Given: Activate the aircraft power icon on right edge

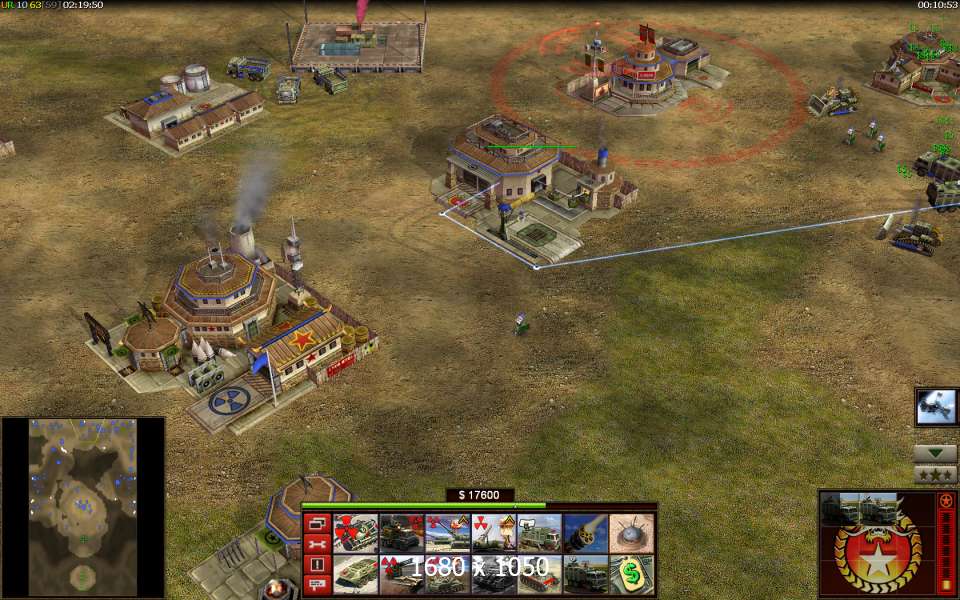Looking at the screenshot, I should tap(936, 406).
